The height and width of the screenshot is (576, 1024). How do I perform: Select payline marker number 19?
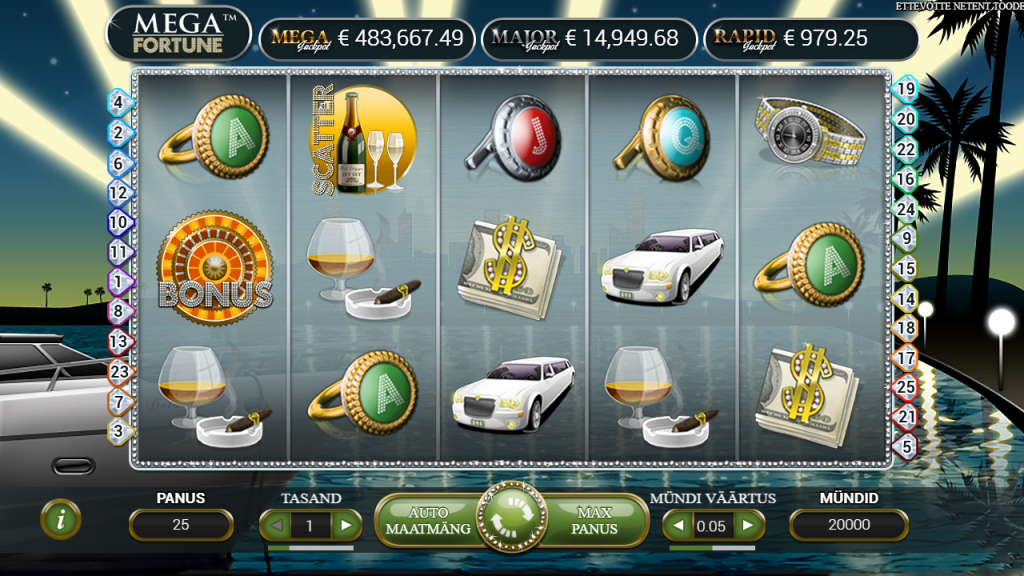click(906, 89)
